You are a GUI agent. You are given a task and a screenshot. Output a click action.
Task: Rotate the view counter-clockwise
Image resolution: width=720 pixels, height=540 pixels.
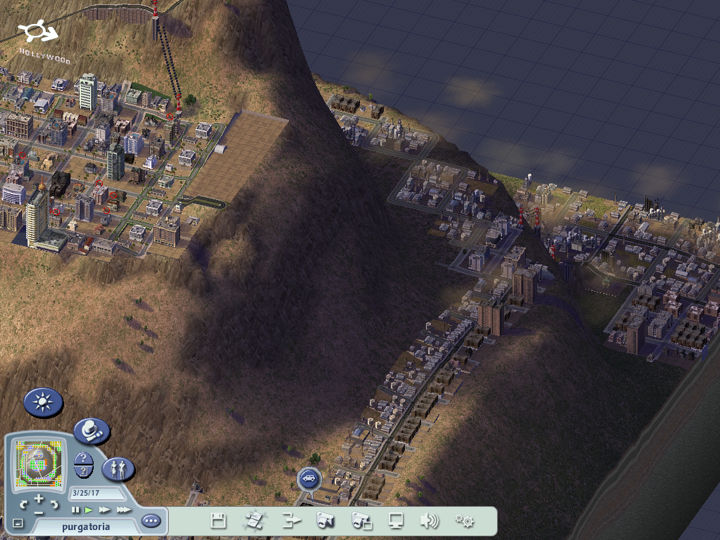(x=23, y=504)
